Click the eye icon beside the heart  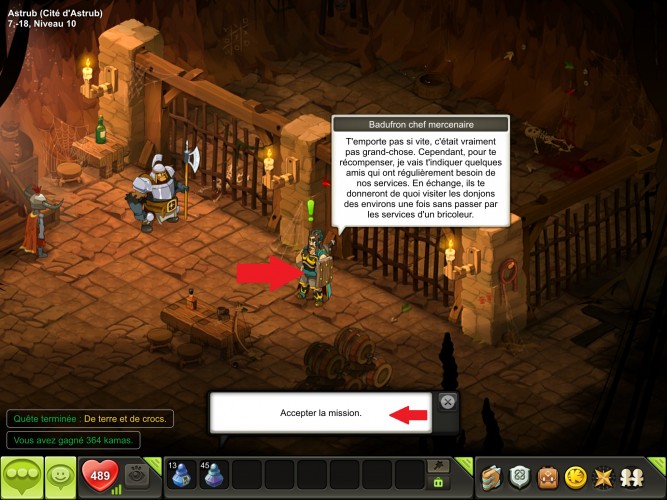coord(138,476)
